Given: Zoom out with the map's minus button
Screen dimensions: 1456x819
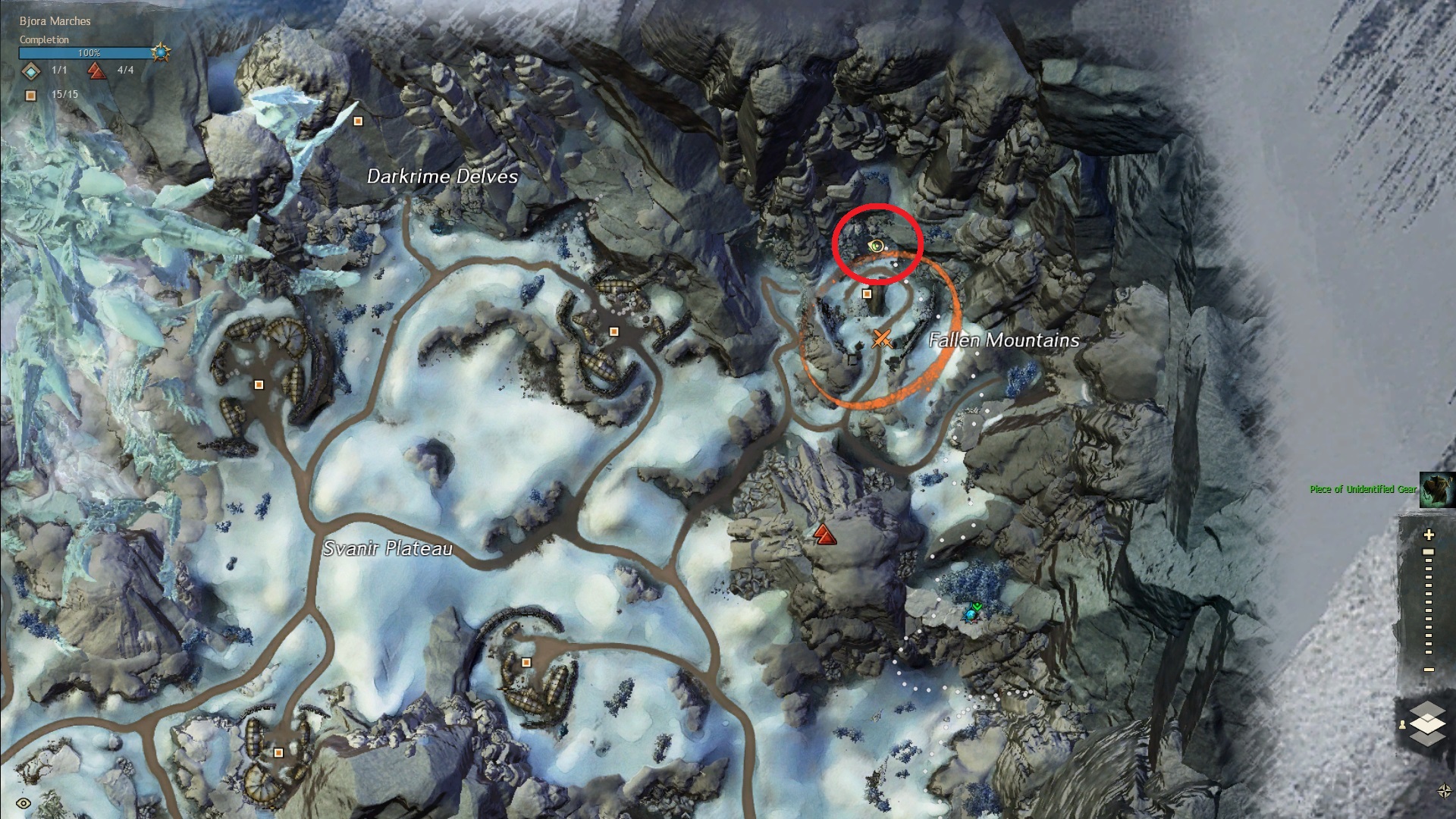Looking at the screenshot, I should (x=1429, y=670).
